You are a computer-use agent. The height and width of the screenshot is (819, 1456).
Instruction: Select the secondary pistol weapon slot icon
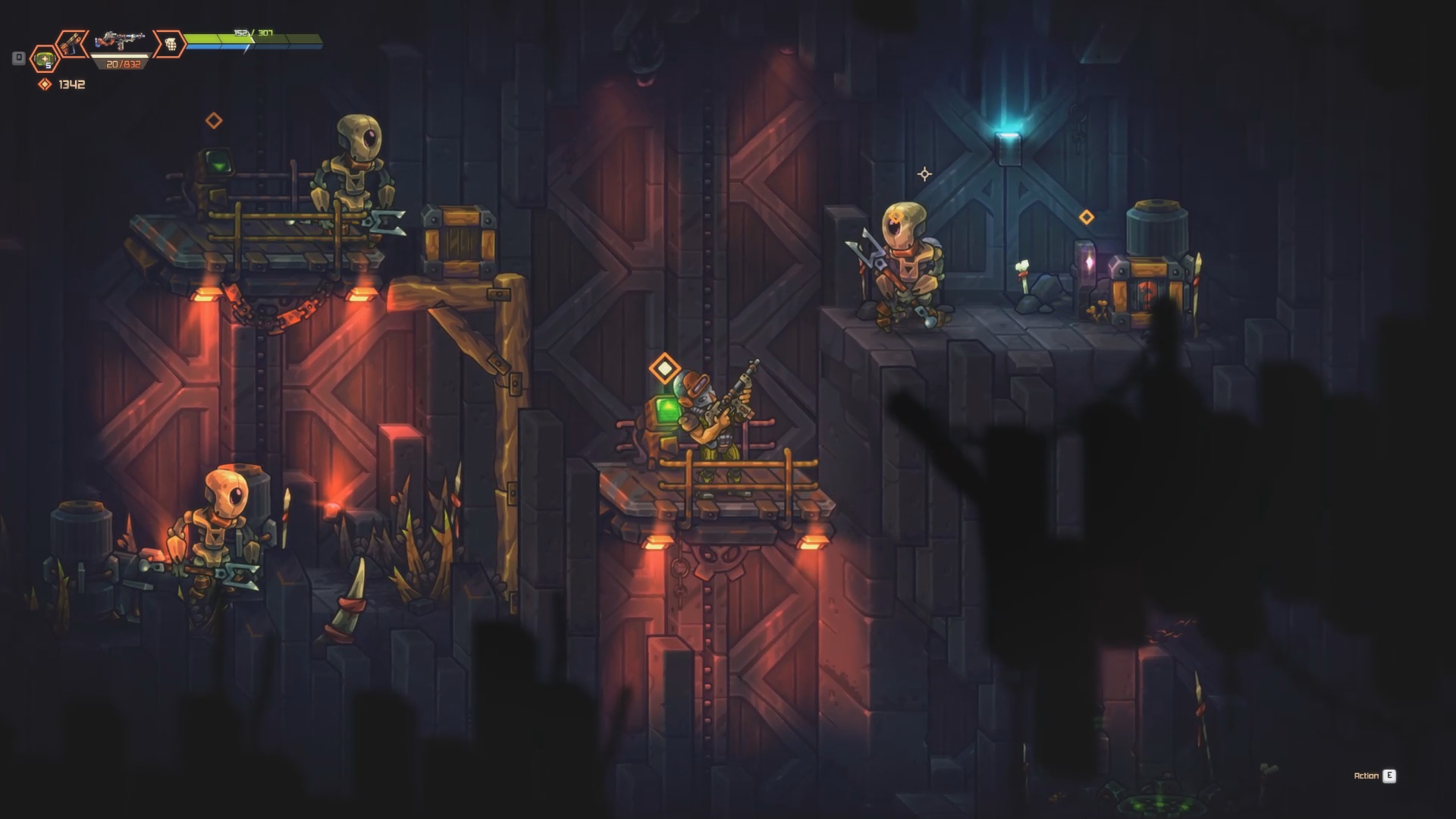73,42
